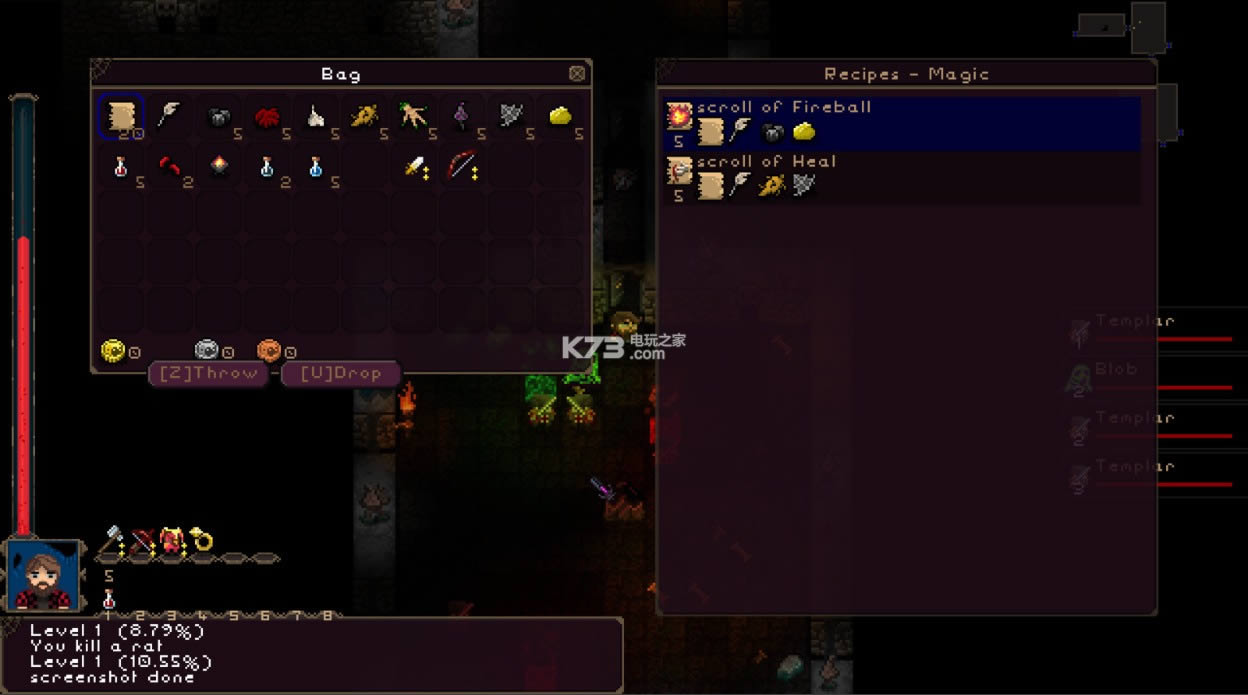Use the red potion in hotbar slot 1

point(109,599)
